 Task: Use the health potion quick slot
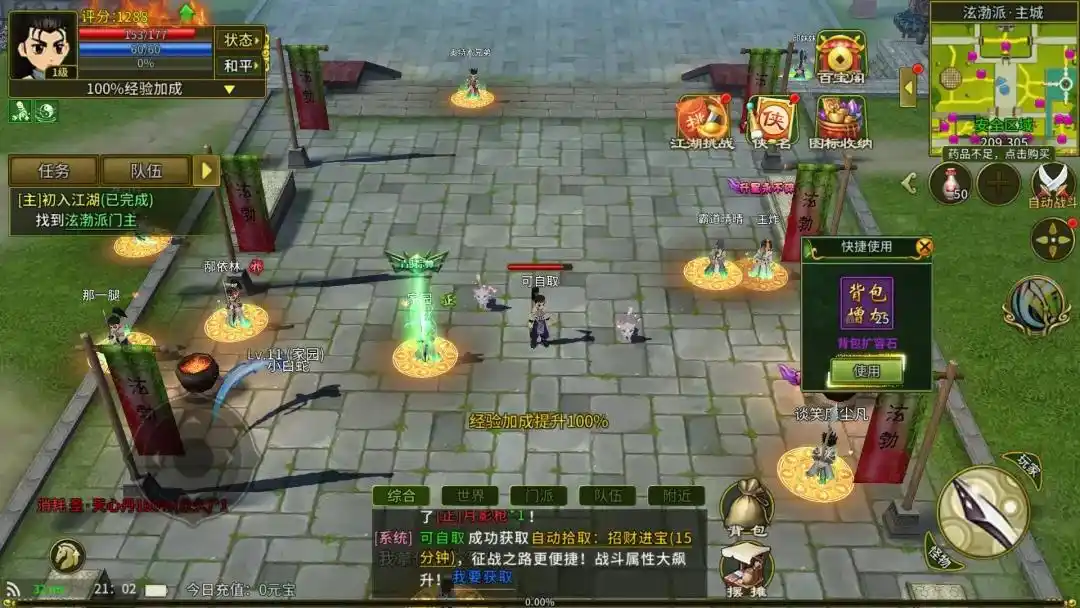pyautogui.click(x=950, y=184)
